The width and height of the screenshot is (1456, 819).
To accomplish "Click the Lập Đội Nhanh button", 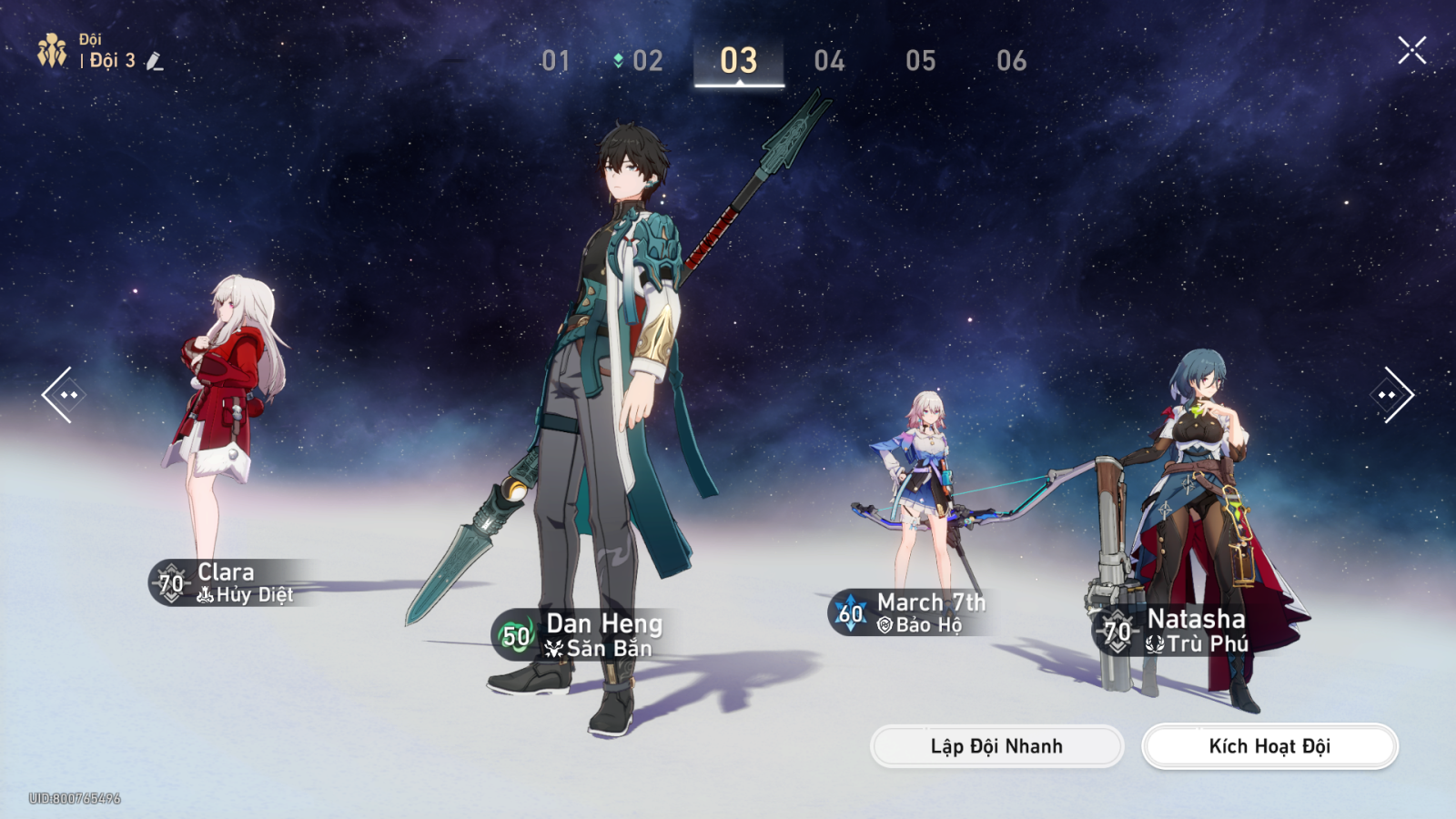I will click(996, 746).
